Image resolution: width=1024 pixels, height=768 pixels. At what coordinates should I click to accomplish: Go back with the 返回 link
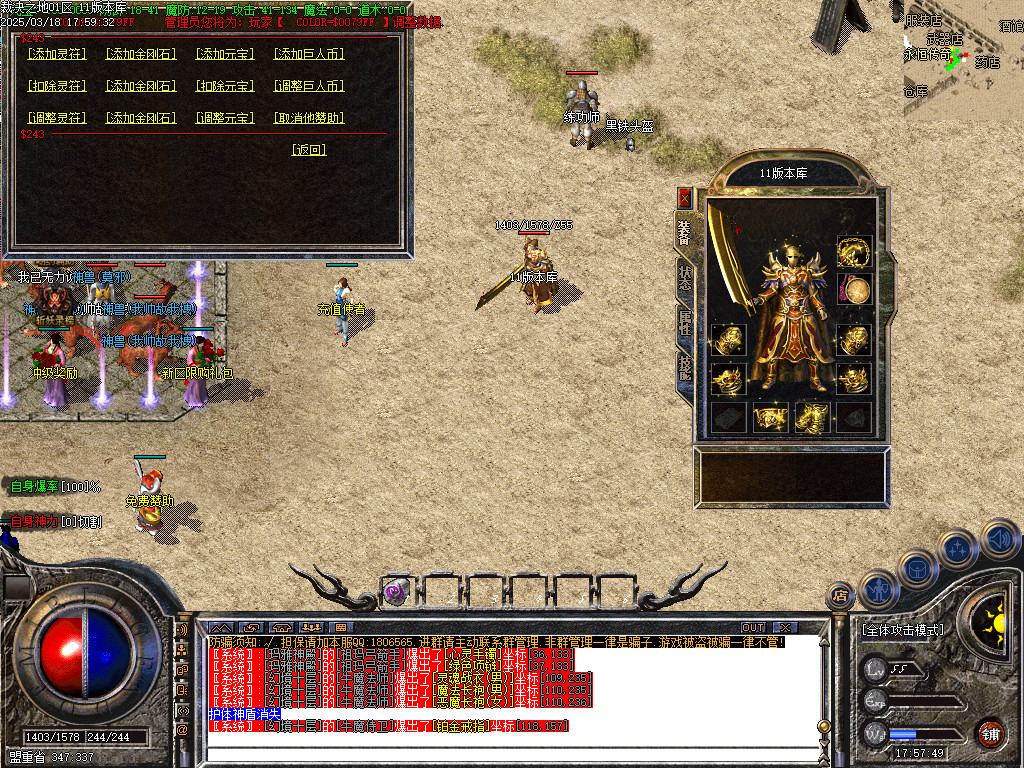[x=309, y=150]
